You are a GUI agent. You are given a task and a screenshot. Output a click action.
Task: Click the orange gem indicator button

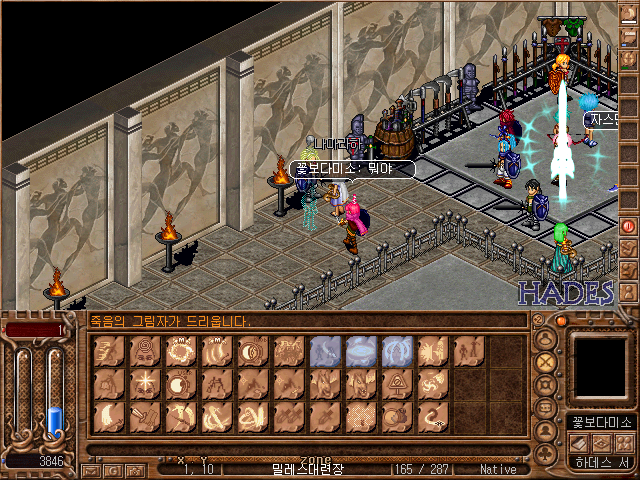[x=561, y=321]
